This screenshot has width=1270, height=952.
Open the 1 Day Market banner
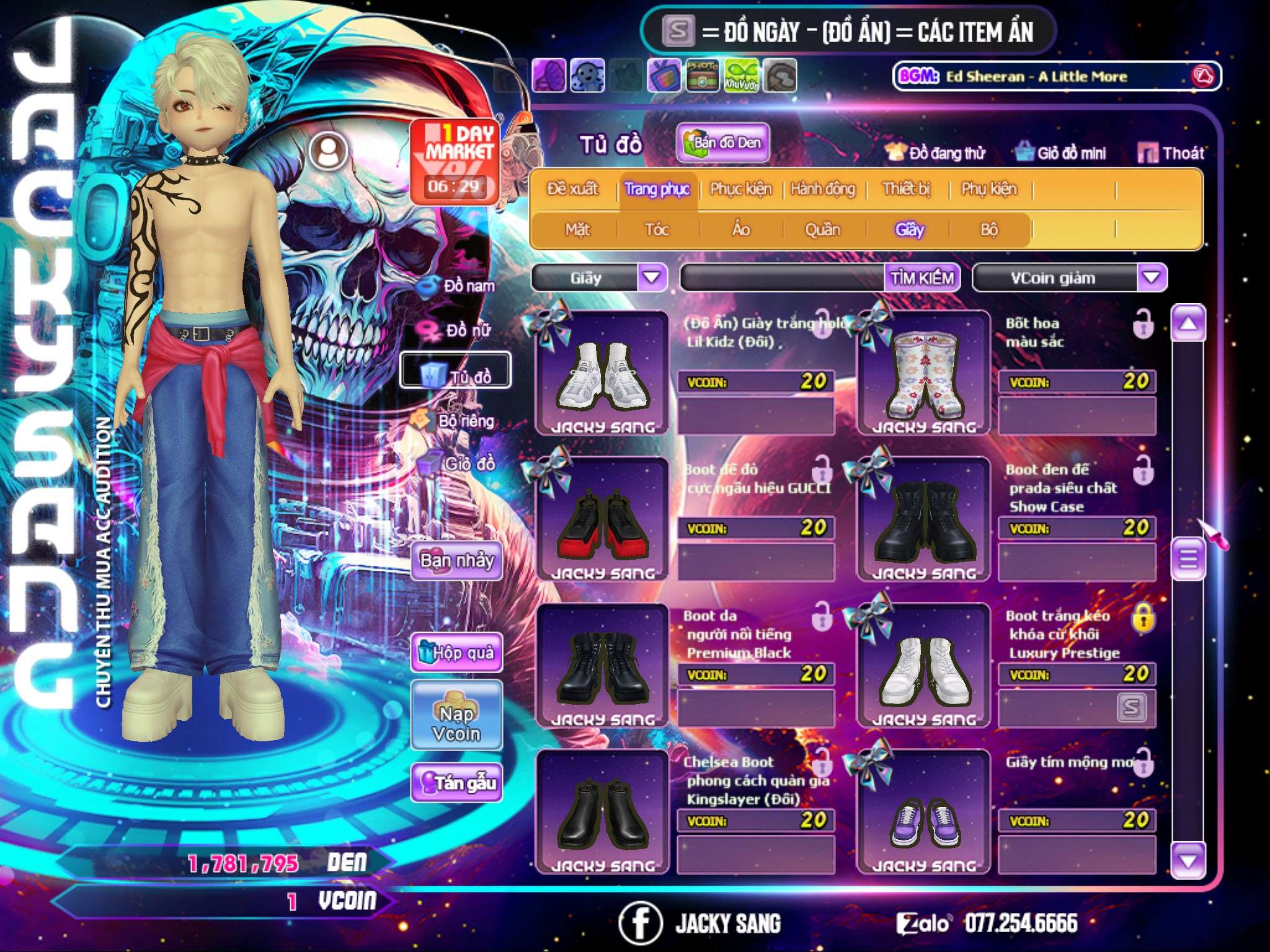tap(455, 161)
